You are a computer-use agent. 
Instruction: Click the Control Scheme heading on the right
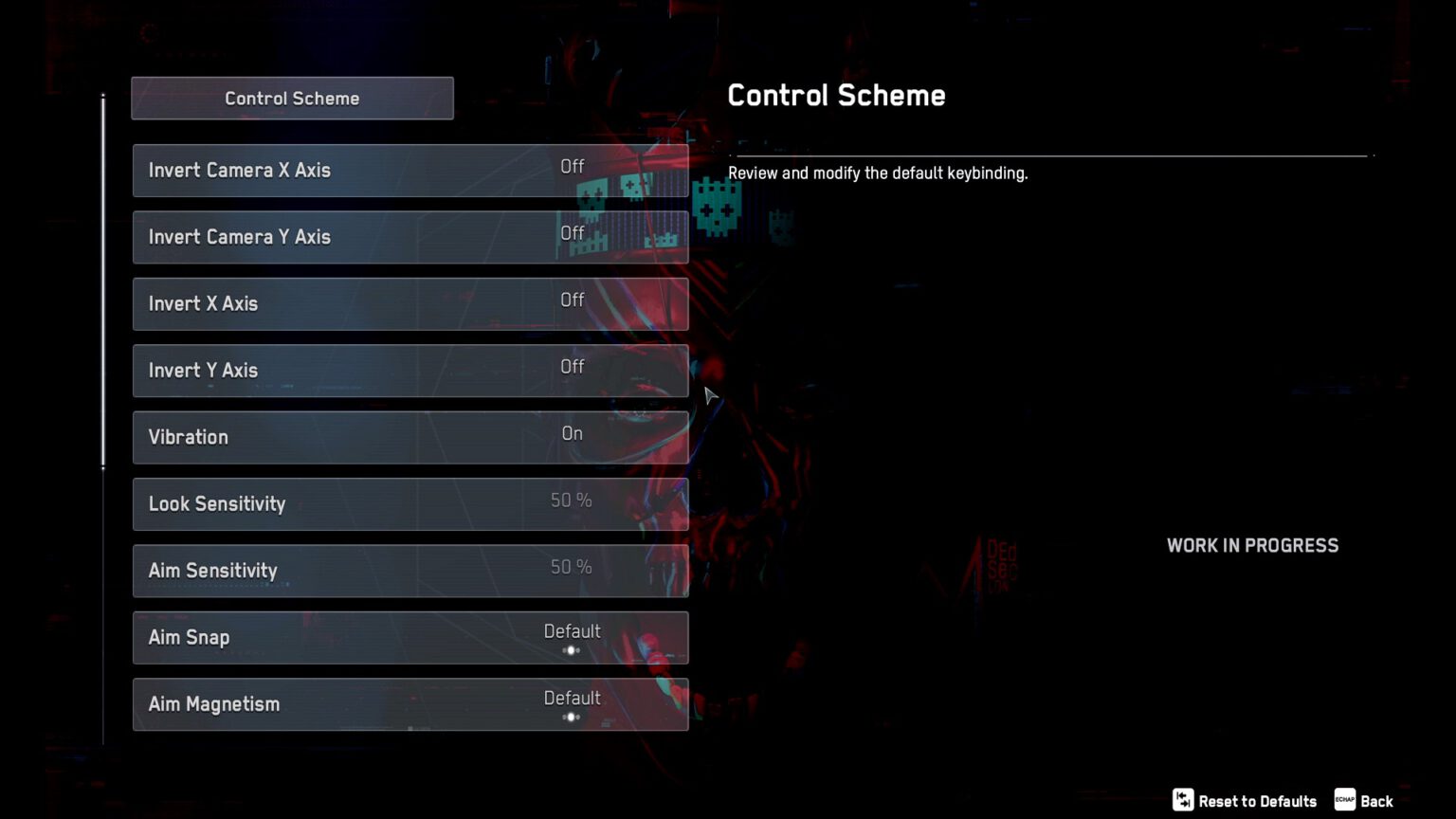pyautogui.click(x=836, y=95)
